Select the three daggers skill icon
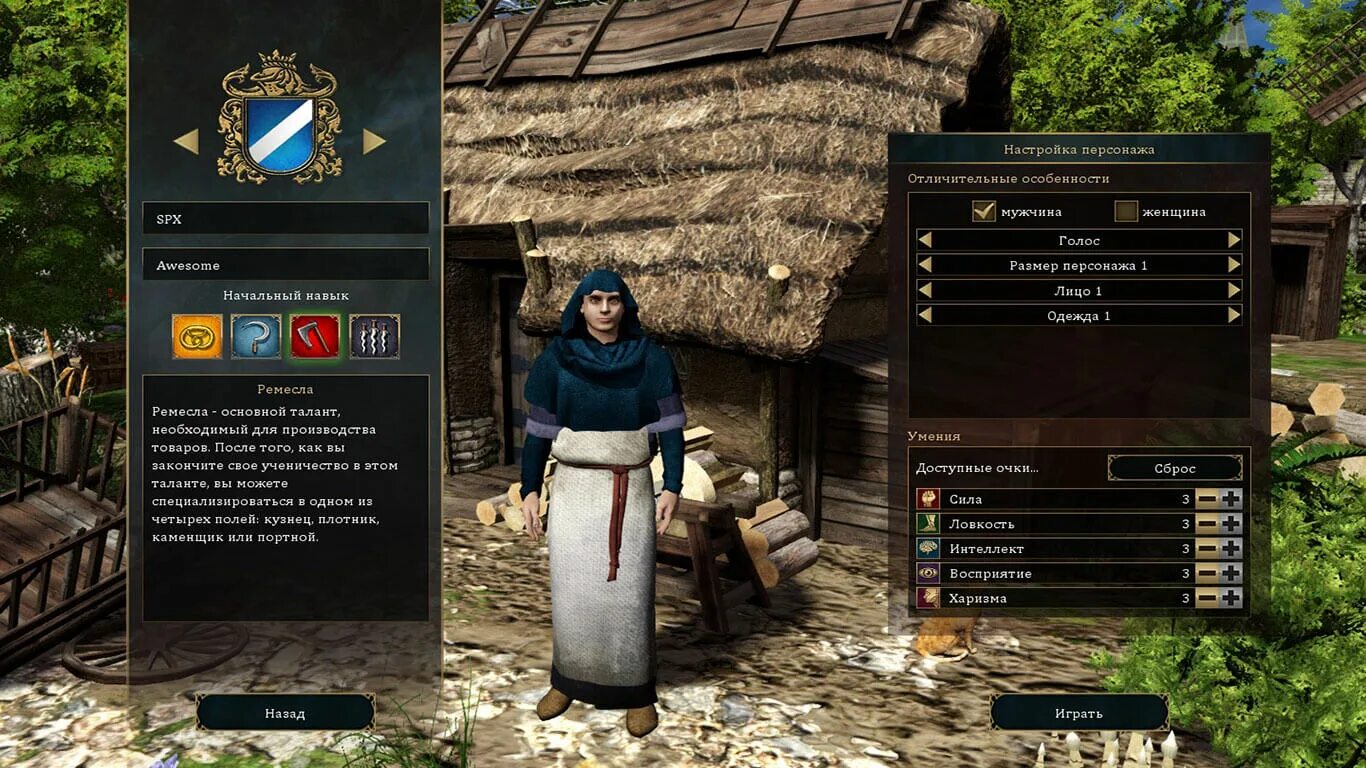 coord(375,336)
